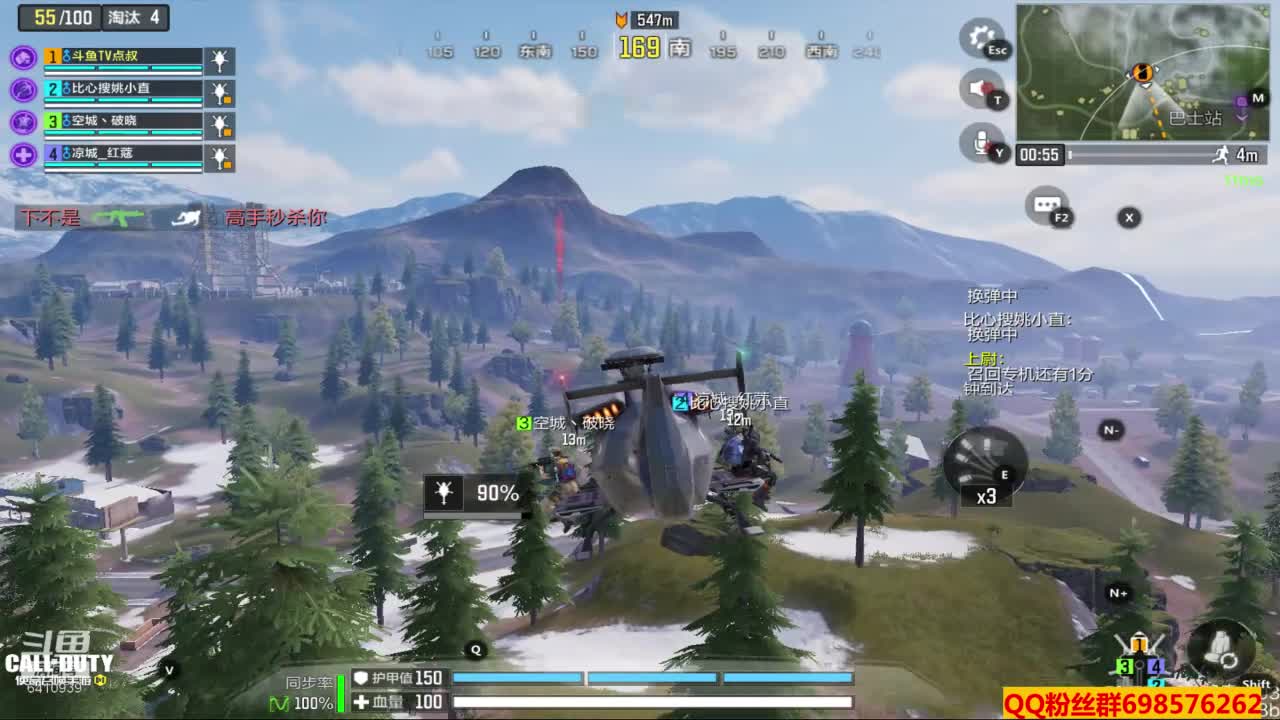Toggle the speaker voice output icon

[x=980, y=89]
